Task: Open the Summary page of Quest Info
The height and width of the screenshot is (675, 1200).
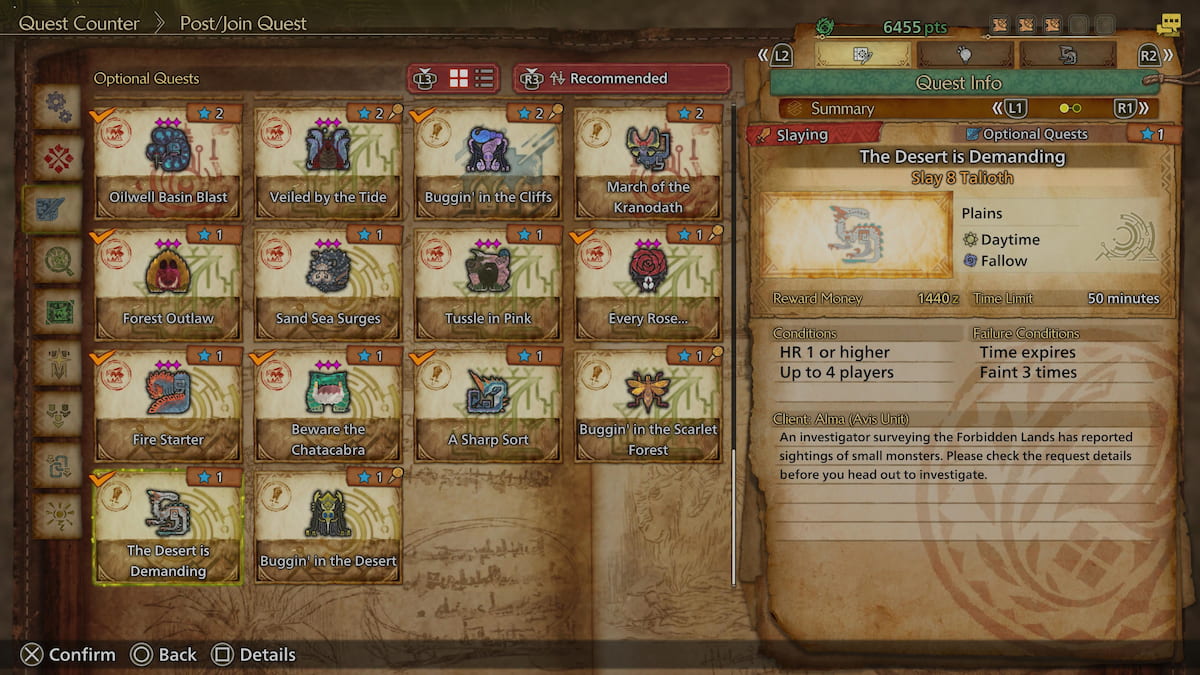Action: (842, 109)
